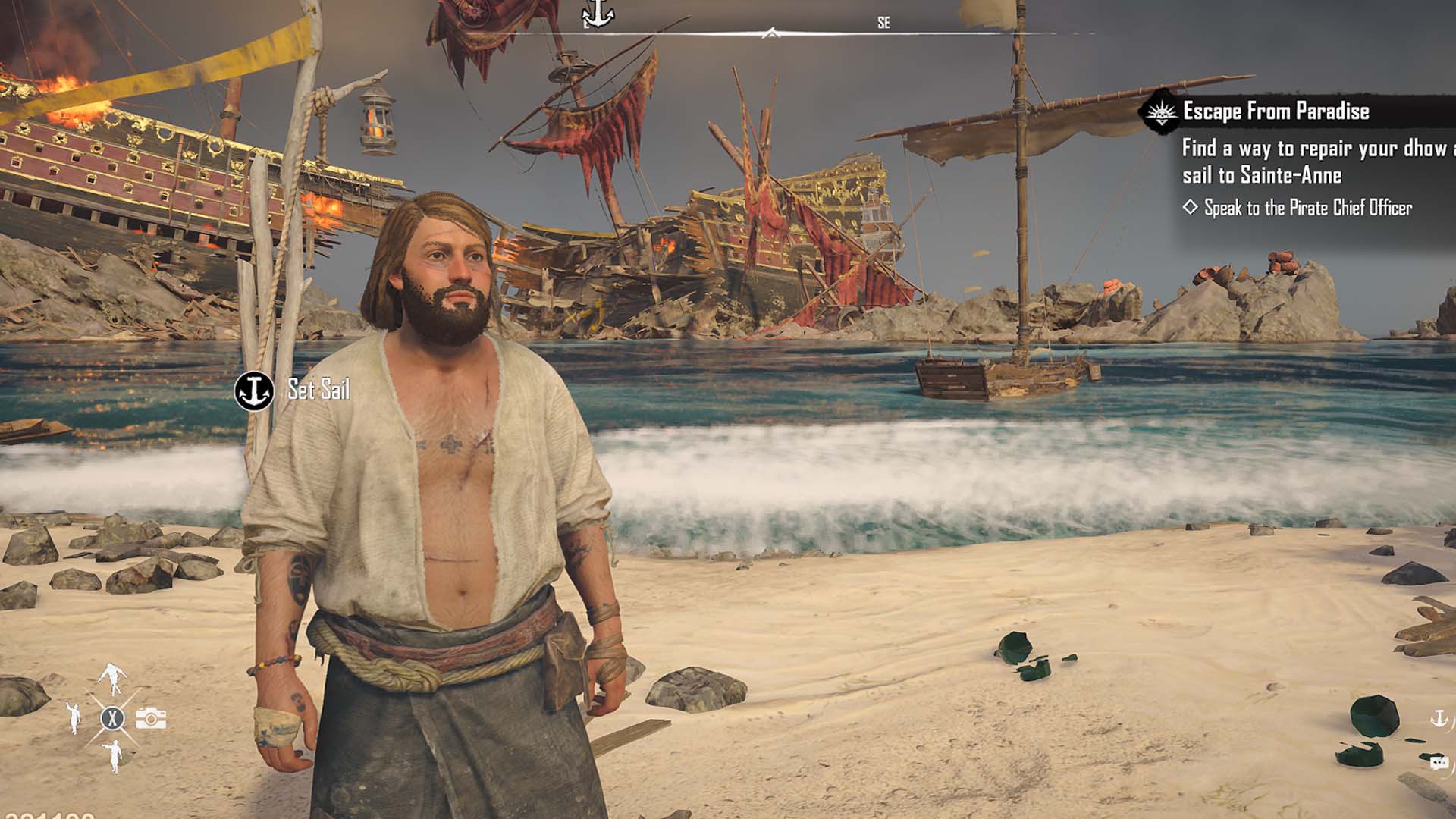The height and width of the screenshot is (819, 1456).
Task: Click the anchor icon in the bottom-right corner
Action: (1439, 717)
